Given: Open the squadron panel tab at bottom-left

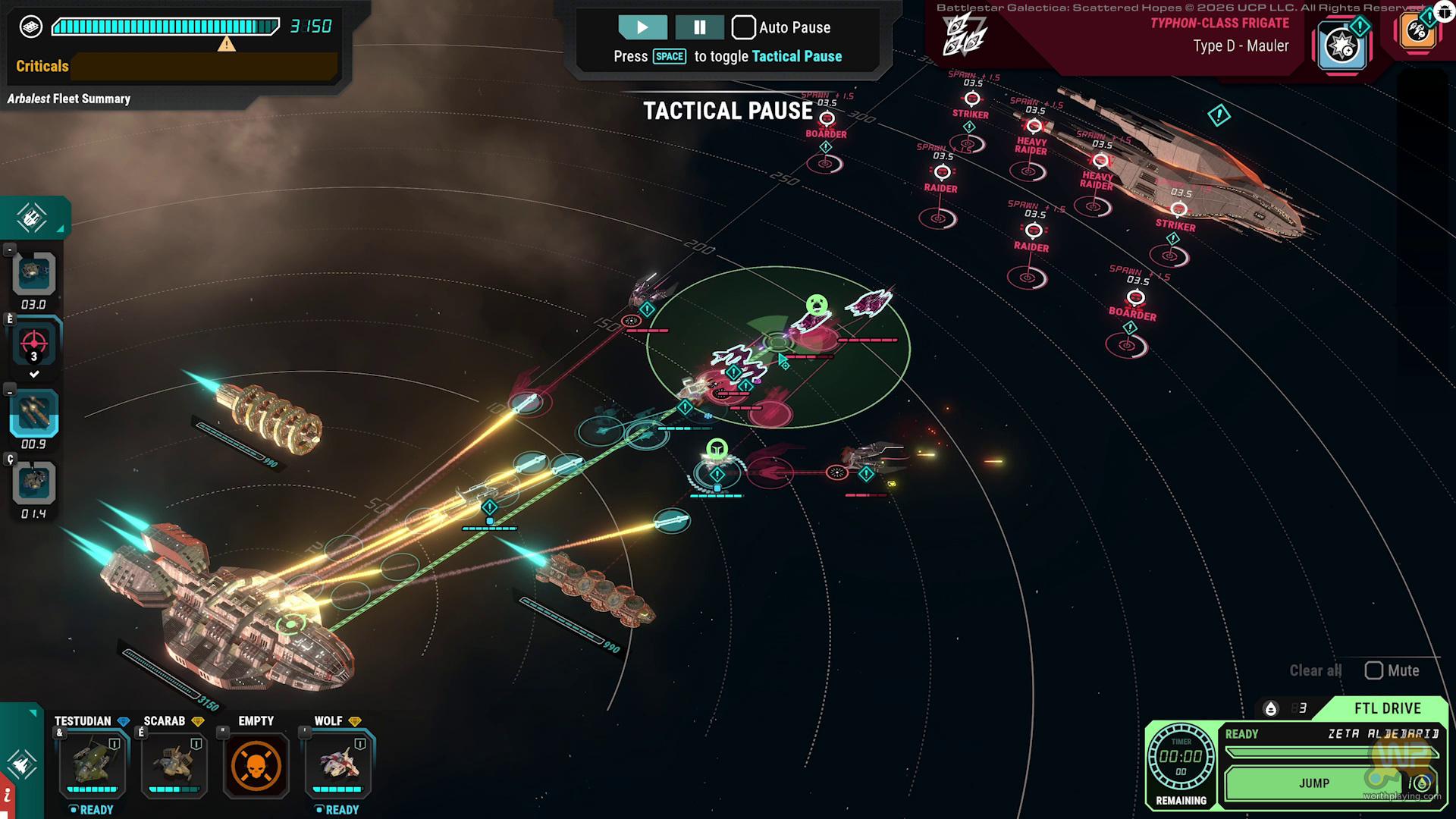Looking at the screenshot, I should [x=21, y=763].
